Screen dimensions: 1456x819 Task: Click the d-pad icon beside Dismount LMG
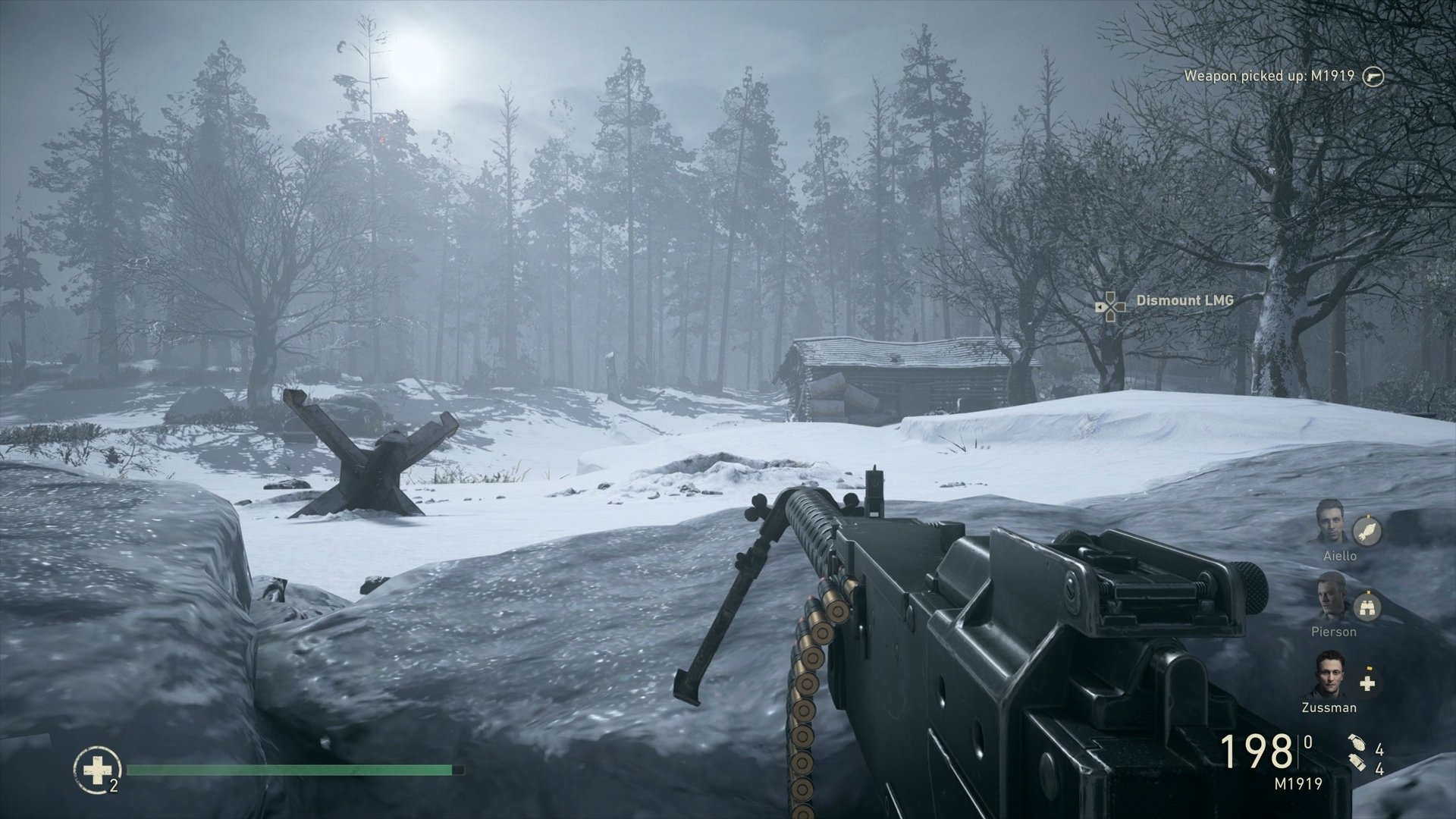pyautogui.click(x=1109, y=306)
